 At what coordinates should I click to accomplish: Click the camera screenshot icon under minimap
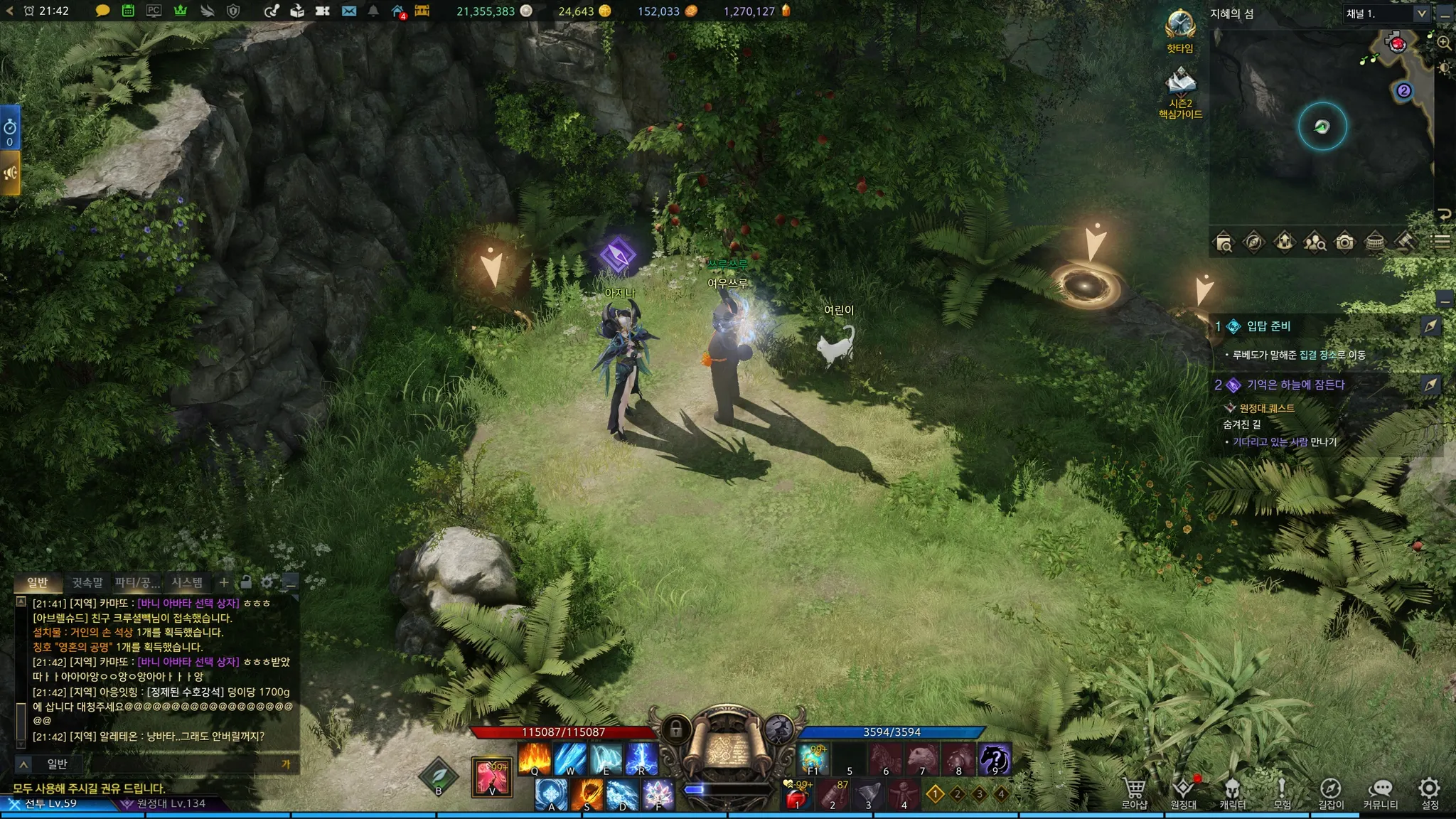point(1344,242)
